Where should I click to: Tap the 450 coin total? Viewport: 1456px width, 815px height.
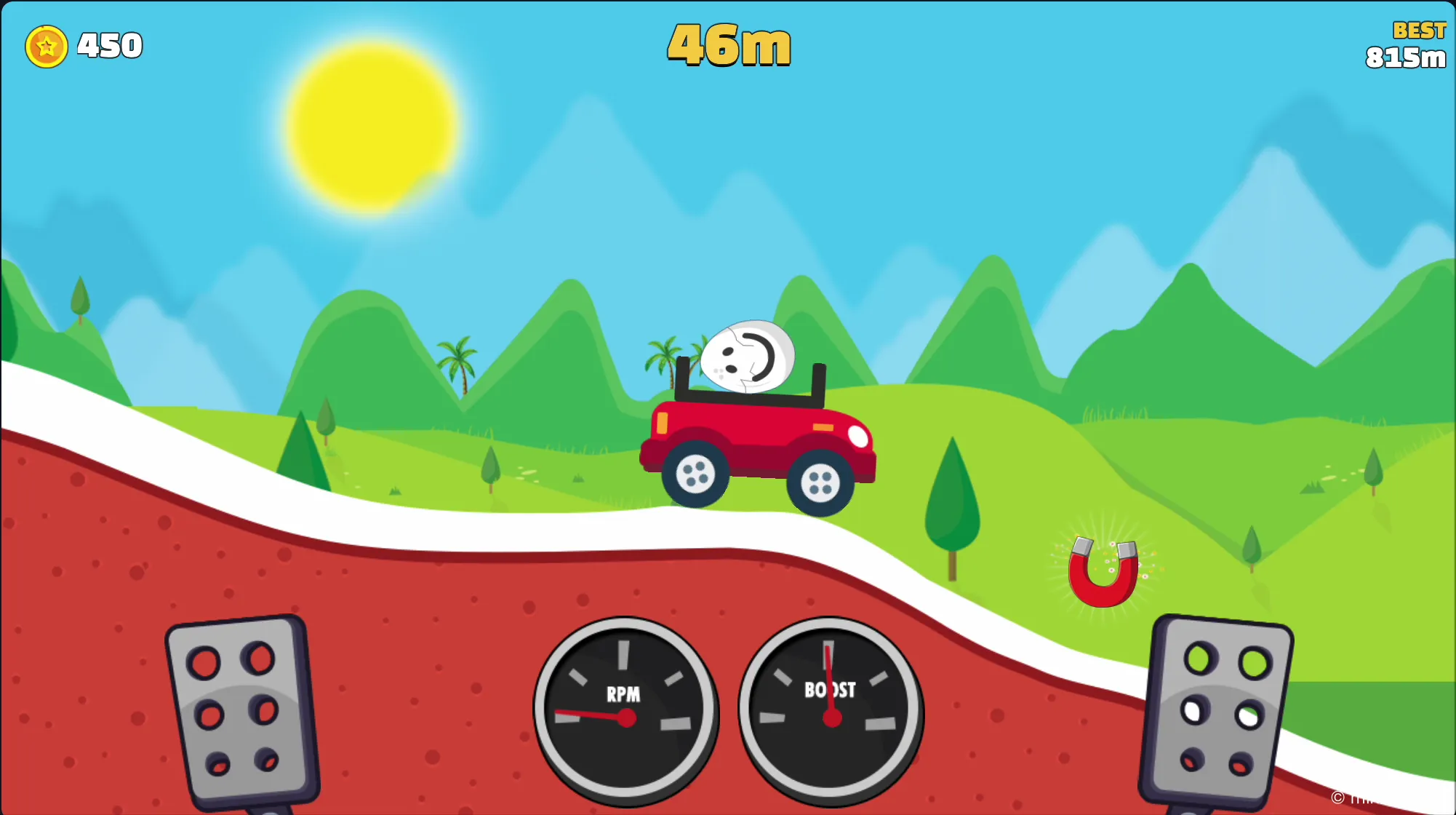[x=108, y=45]
